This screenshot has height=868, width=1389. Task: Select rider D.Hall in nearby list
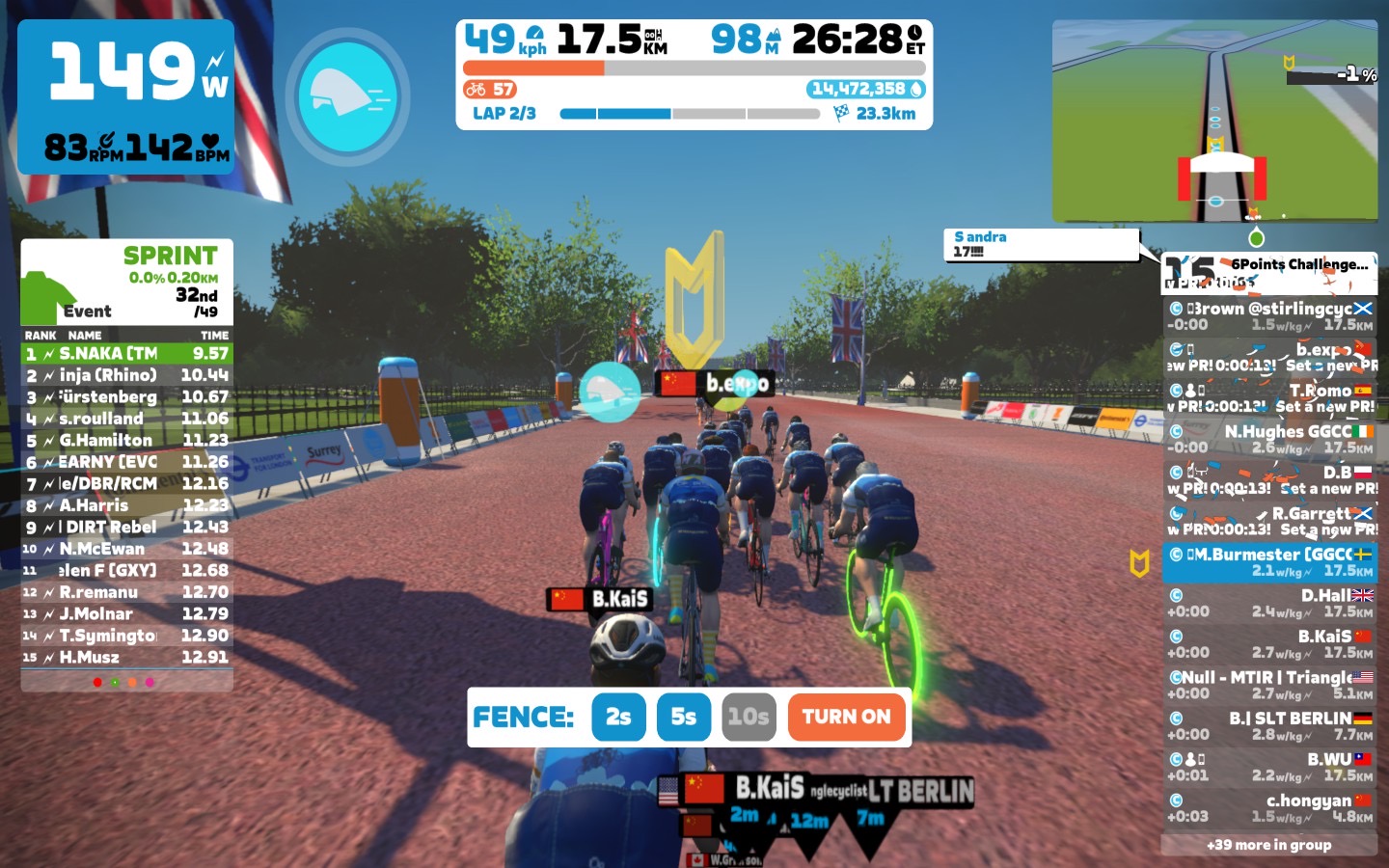1269,604
